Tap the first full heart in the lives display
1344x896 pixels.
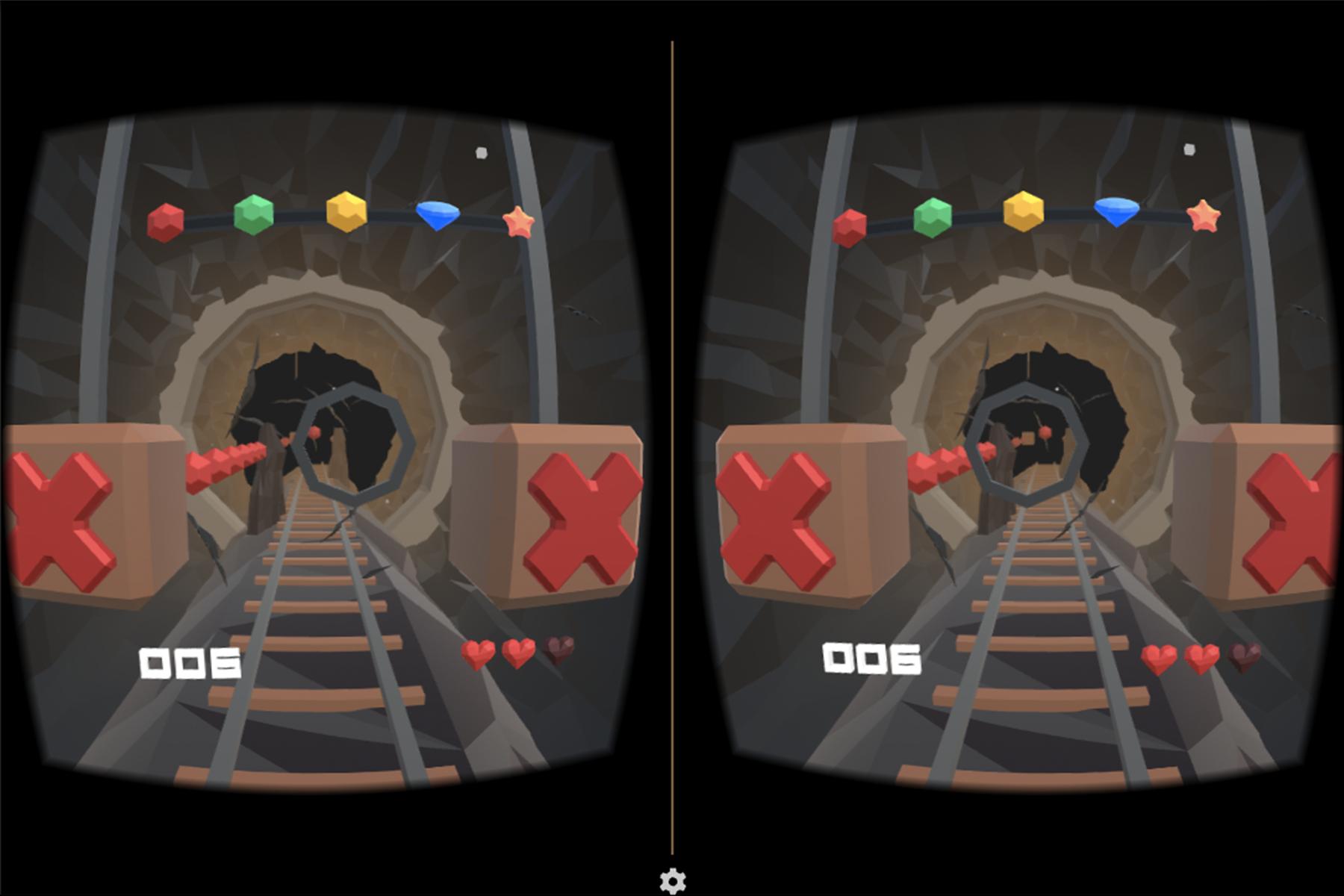point(479,651)
